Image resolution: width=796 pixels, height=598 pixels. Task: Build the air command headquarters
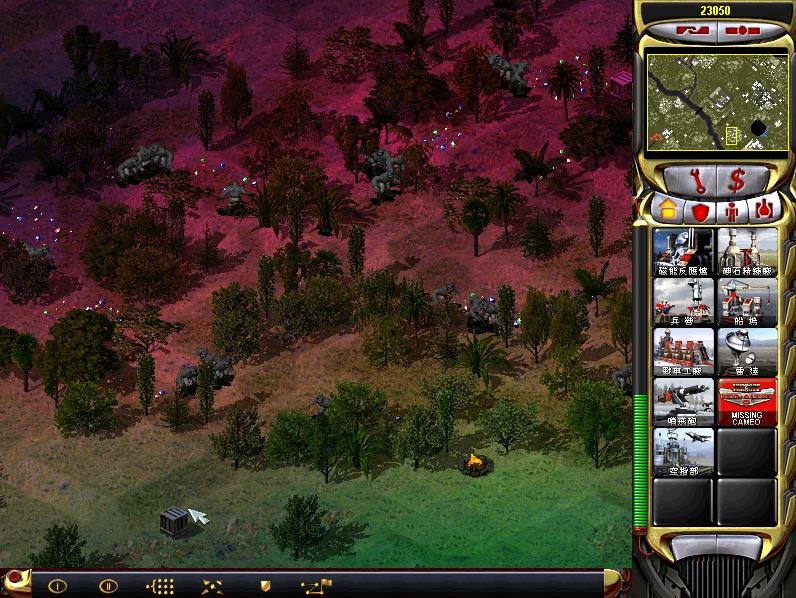(x=683, y=451)
